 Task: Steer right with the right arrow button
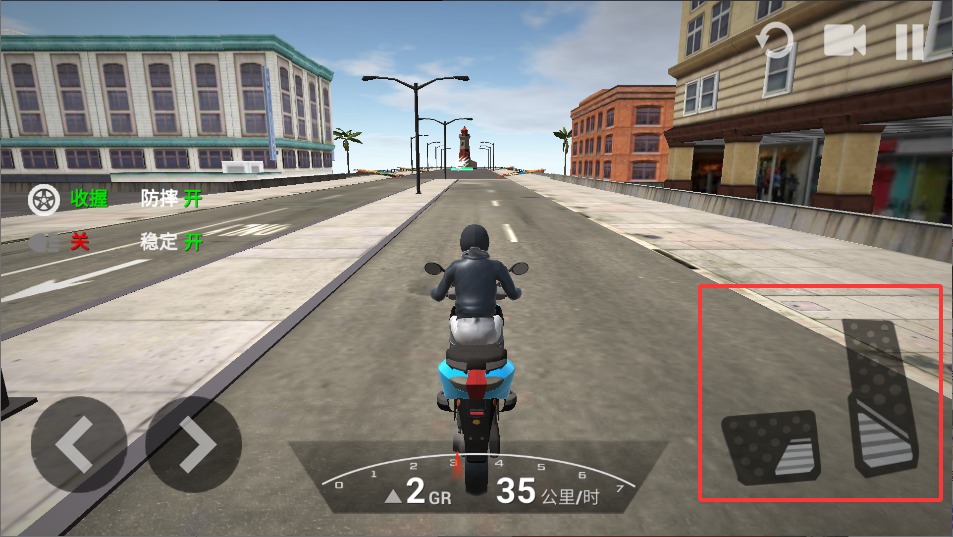194,445
